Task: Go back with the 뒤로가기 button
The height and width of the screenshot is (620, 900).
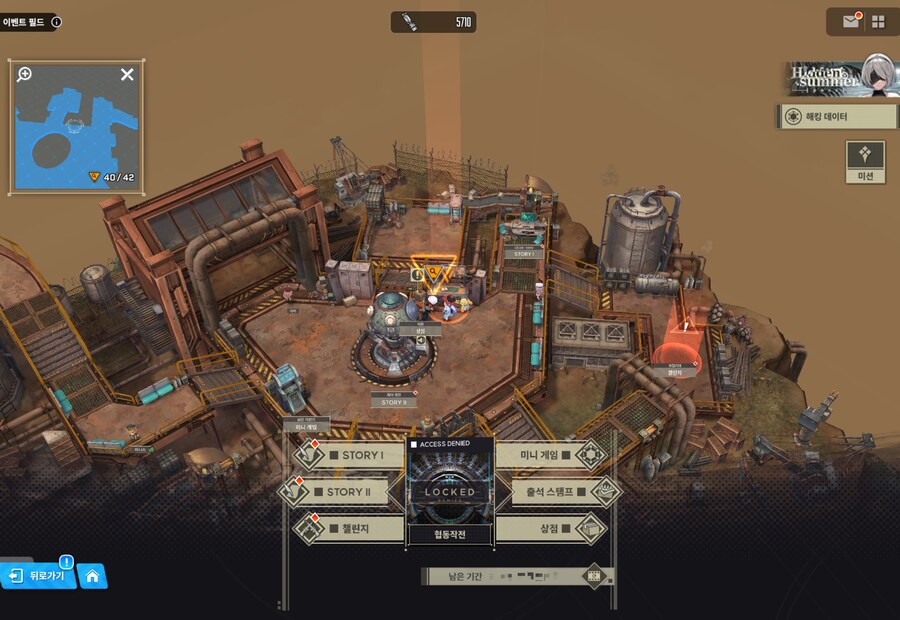Action: [40, 576]
